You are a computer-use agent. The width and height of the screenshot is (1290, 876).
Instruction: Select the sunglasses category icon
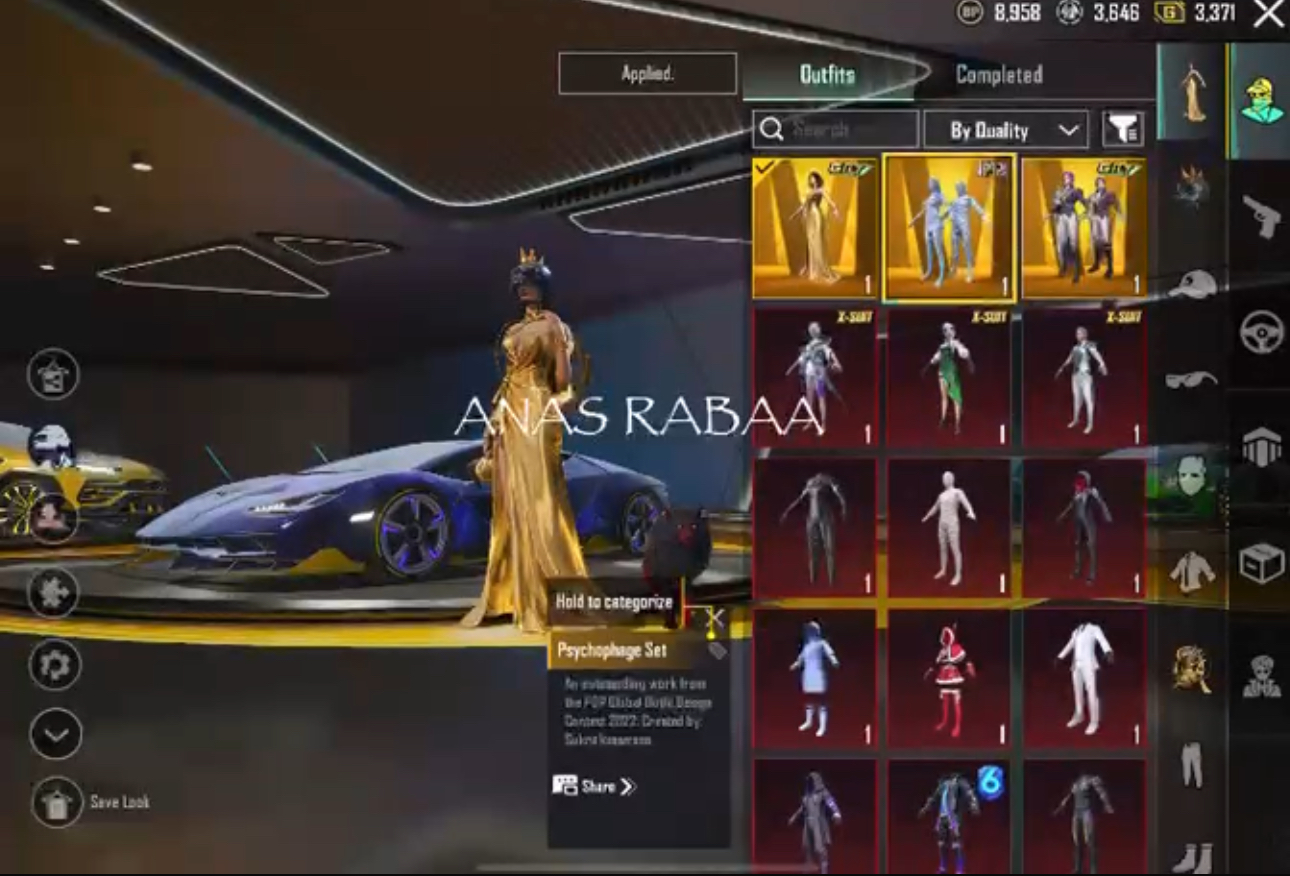coord(1191,379)
